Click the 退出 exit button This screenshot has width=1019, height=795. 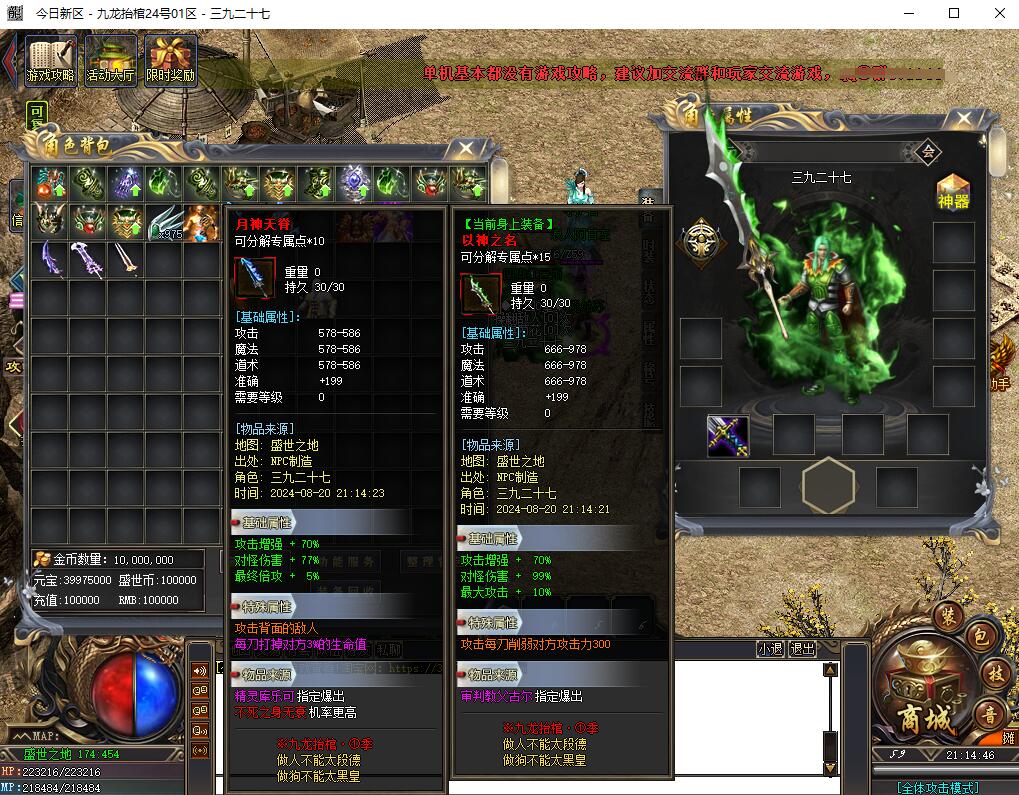(802, 648)
